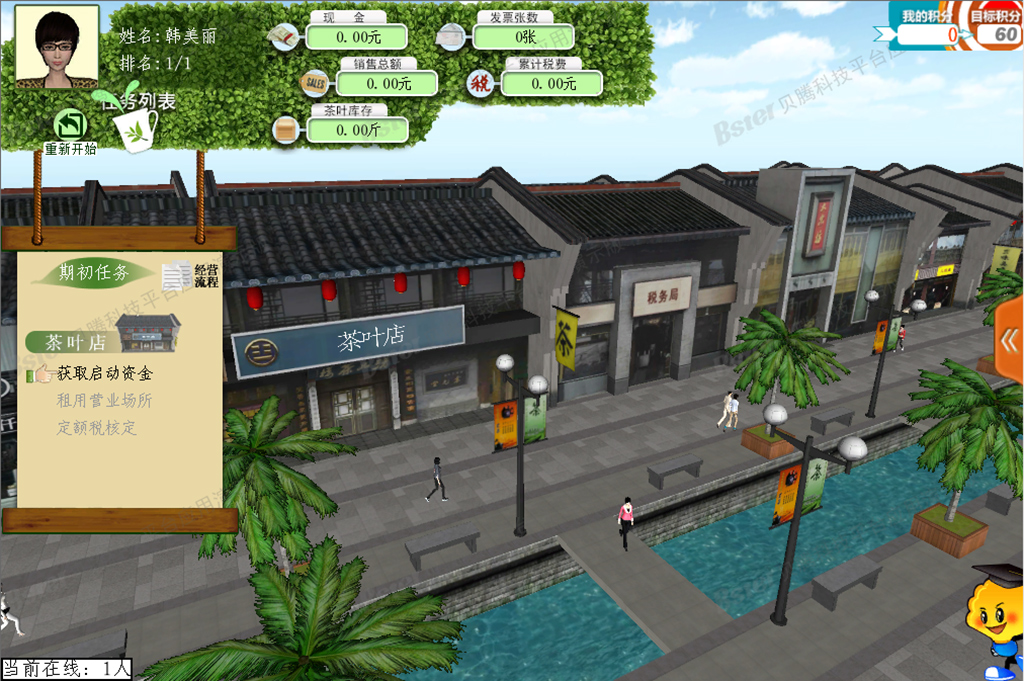This screenshot has width=1024, height=681.
Task: Expand the orange side panel arrow
Action: [1008, 340]
